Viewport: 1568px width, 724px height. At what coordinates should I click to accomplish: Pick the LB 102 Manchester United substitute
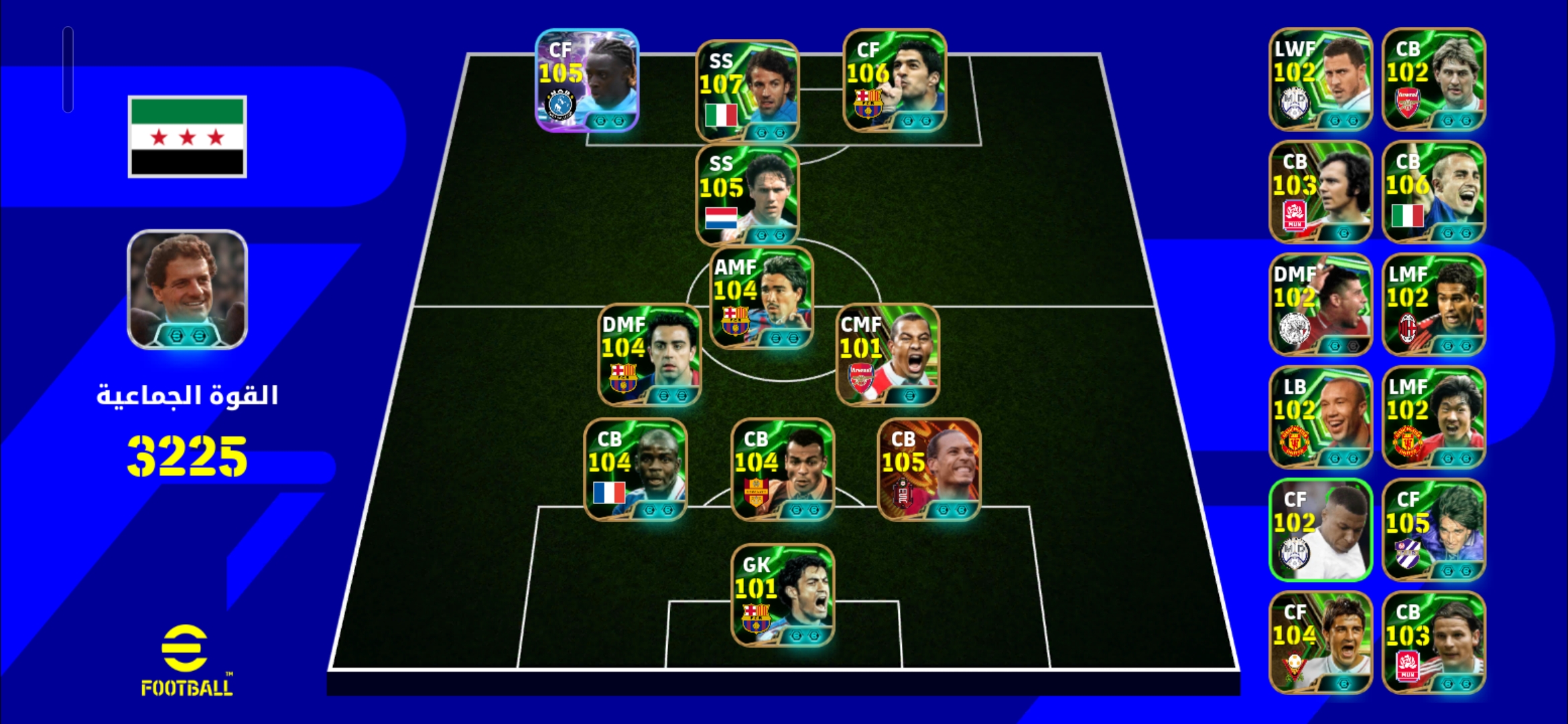[1321, 417]
